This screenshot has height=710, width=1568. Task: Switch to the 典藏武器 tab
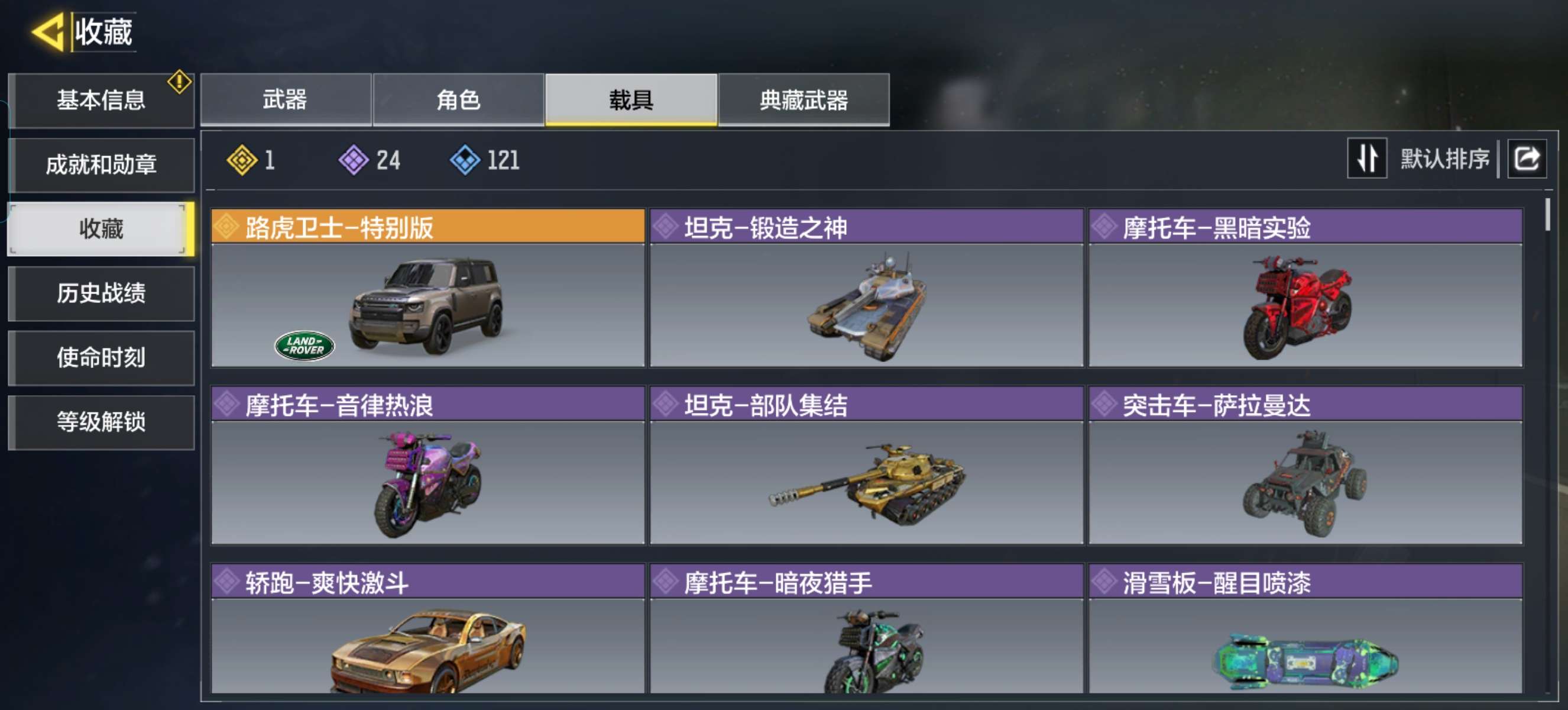(x=804, y=100)
